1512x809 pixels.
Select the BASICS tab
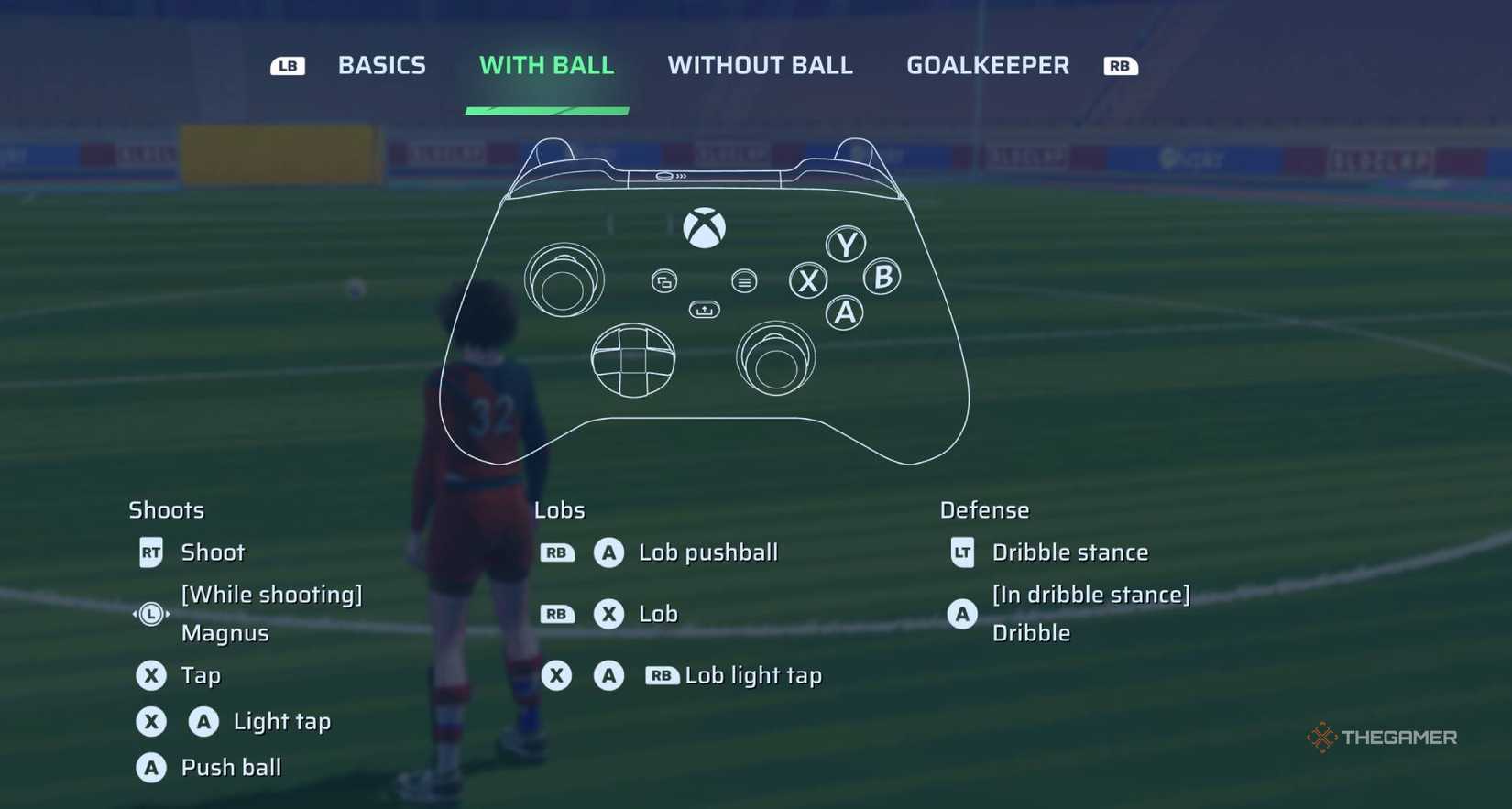[x=381, y=65]
